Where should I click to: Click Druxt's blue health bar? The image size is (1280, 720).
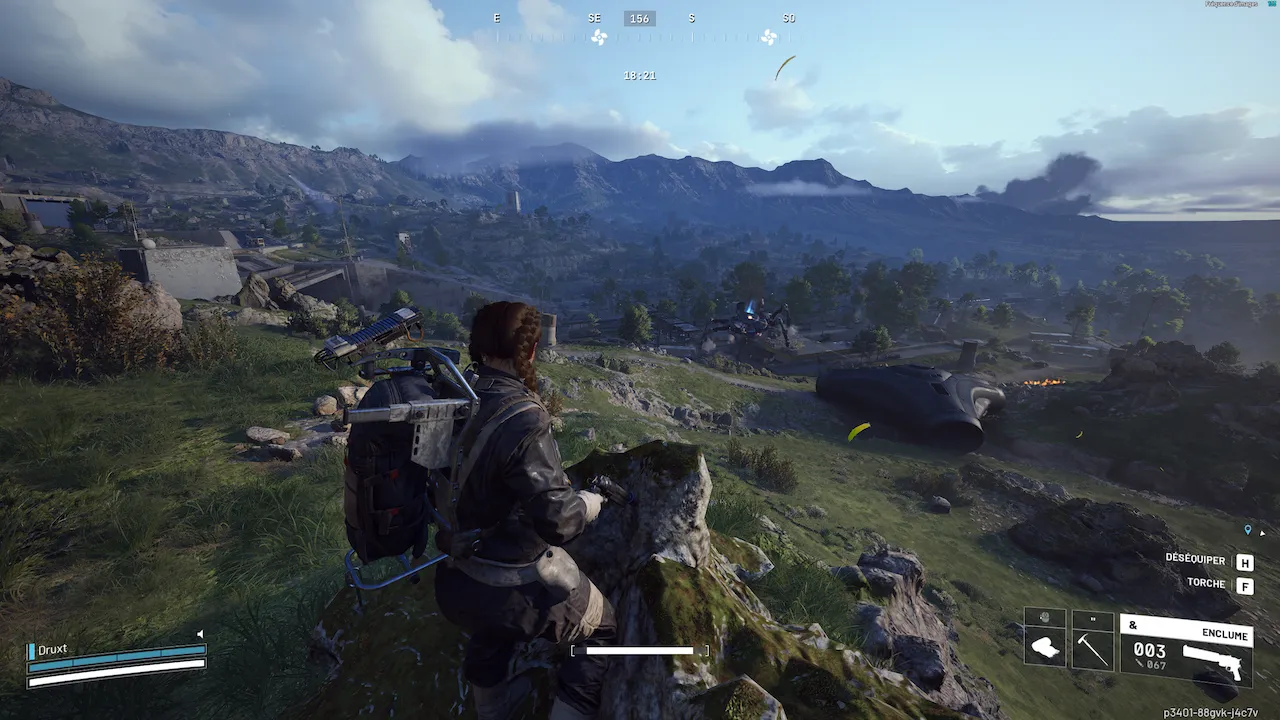click(x=115, y=658)
